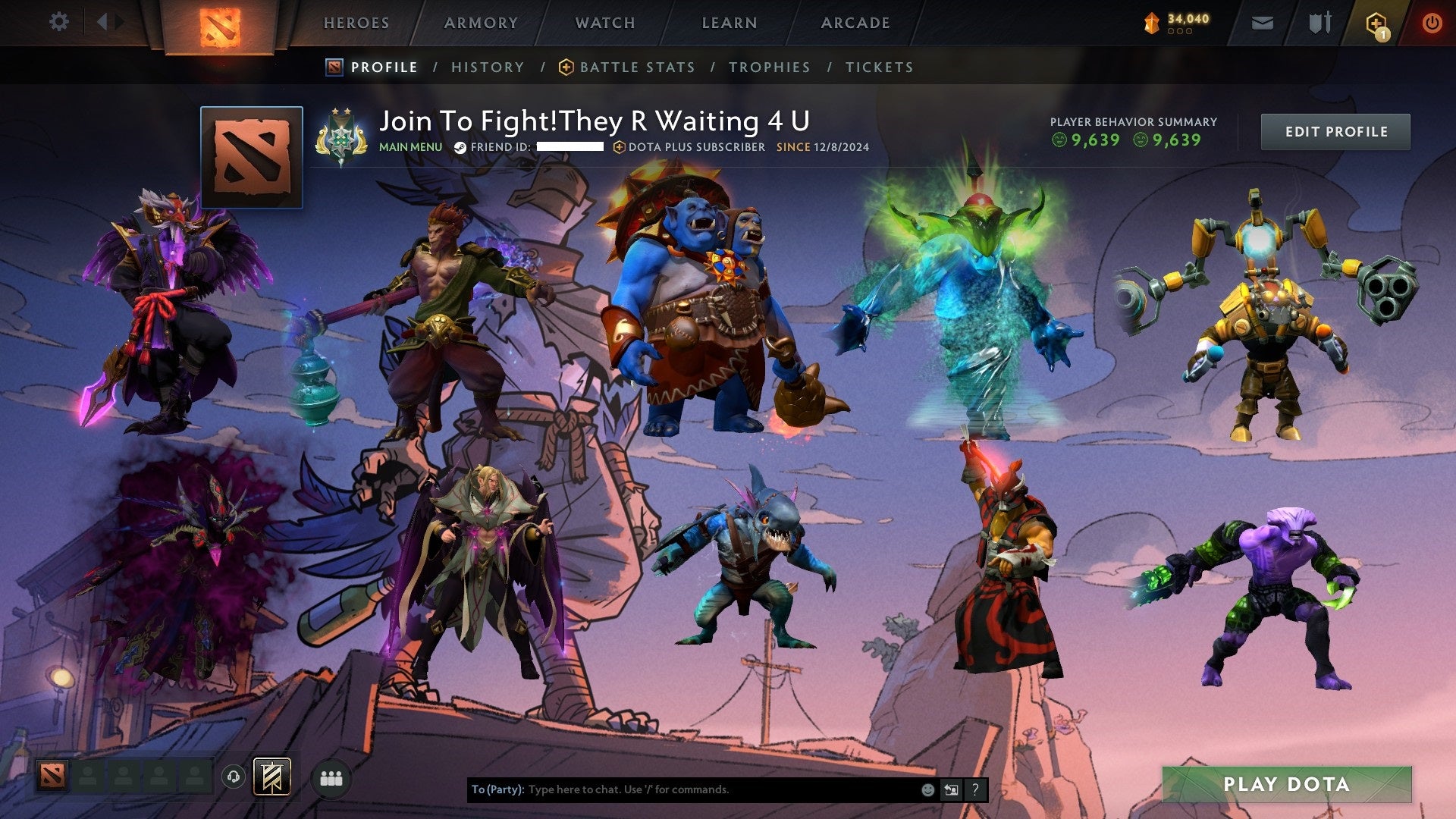Image resolution: width=1456 pixels, height=819 pixels.
Task: Open the HEROES menu
Action: click(x=356, y=23)
